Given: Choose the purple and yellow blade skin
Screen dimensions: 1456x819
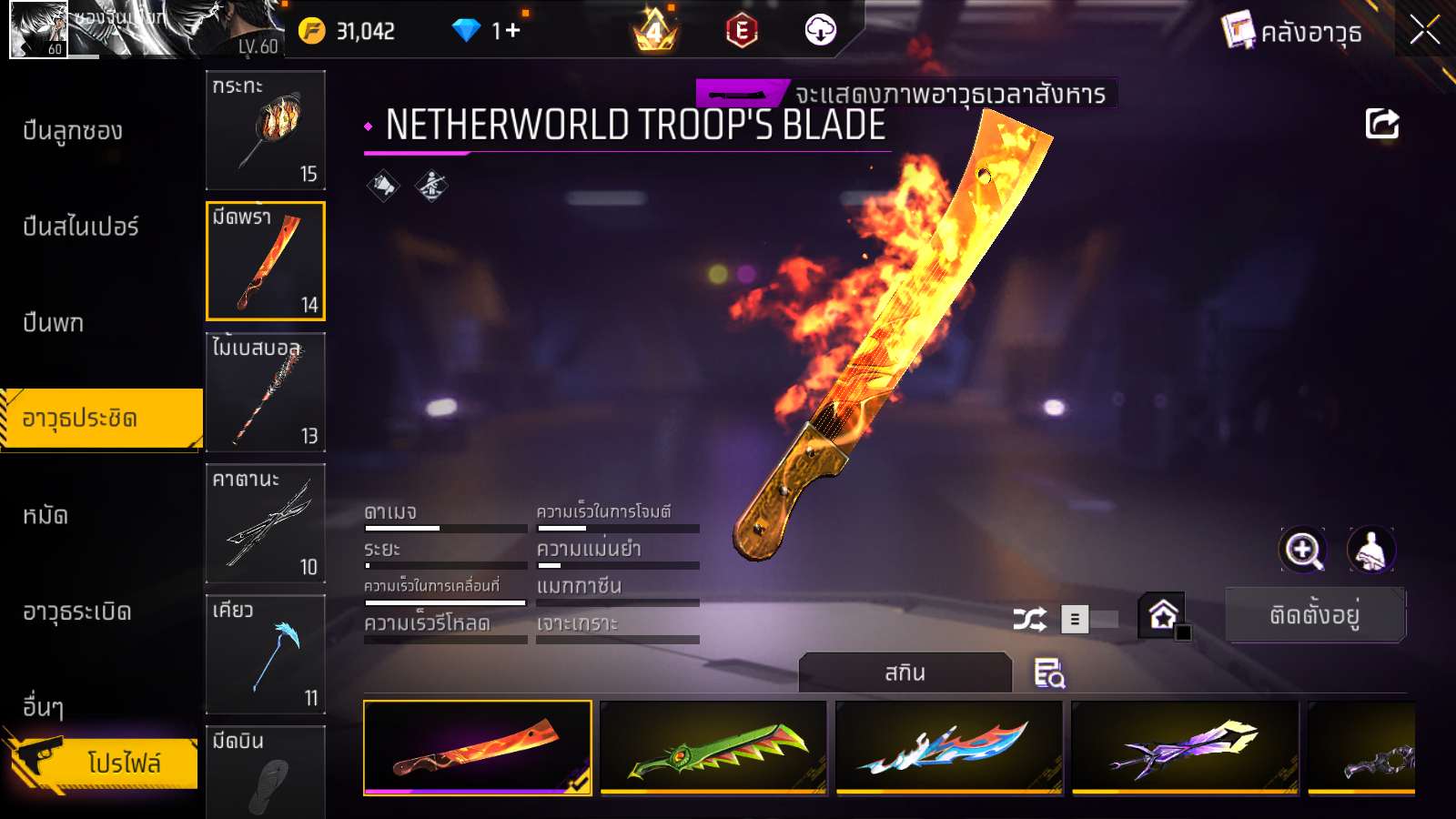Looking at the screenshot, I should pos(1185,747).
